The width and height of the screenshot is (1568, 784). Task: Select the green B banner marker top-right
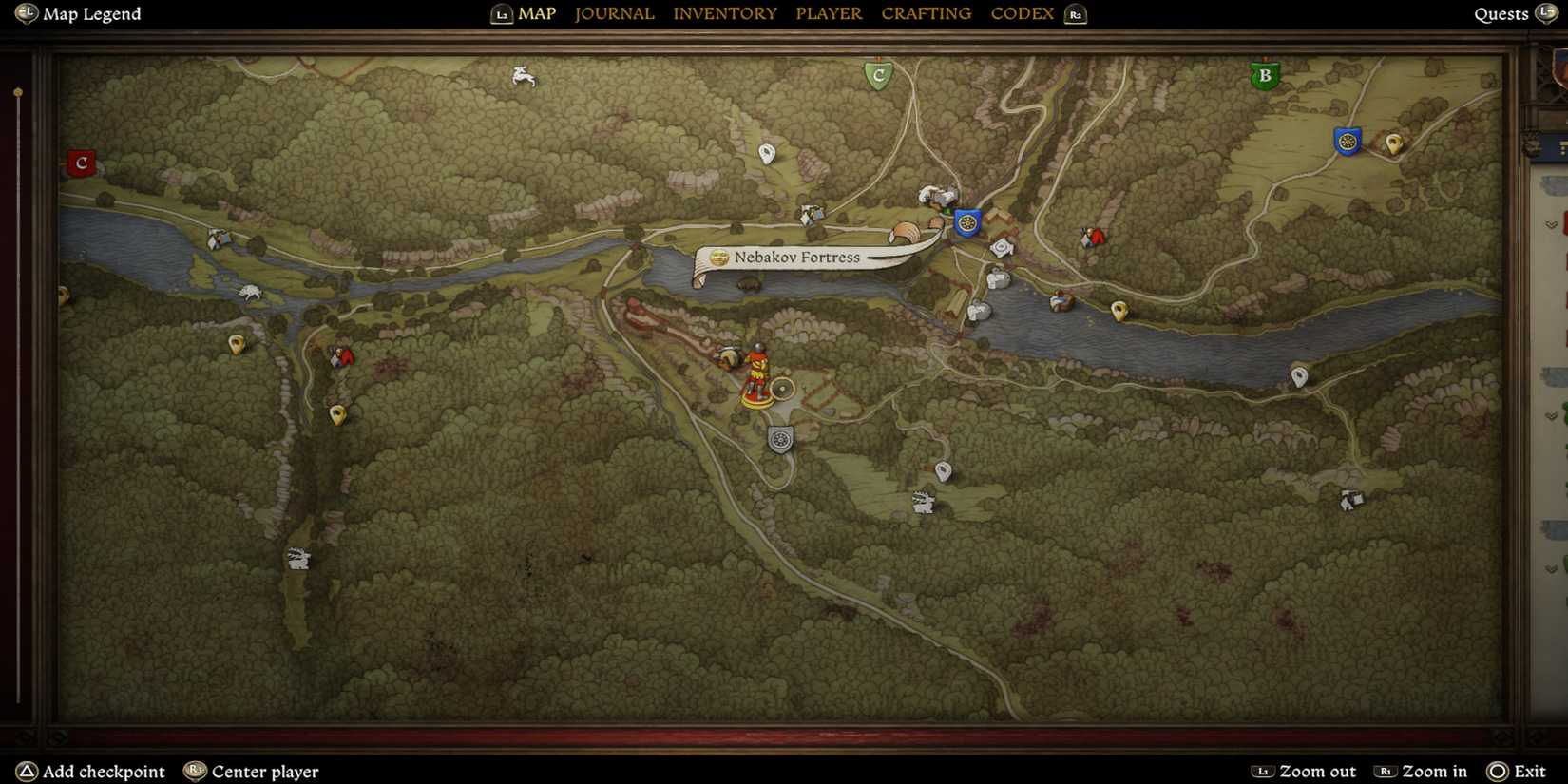(x=1265, y=74)
